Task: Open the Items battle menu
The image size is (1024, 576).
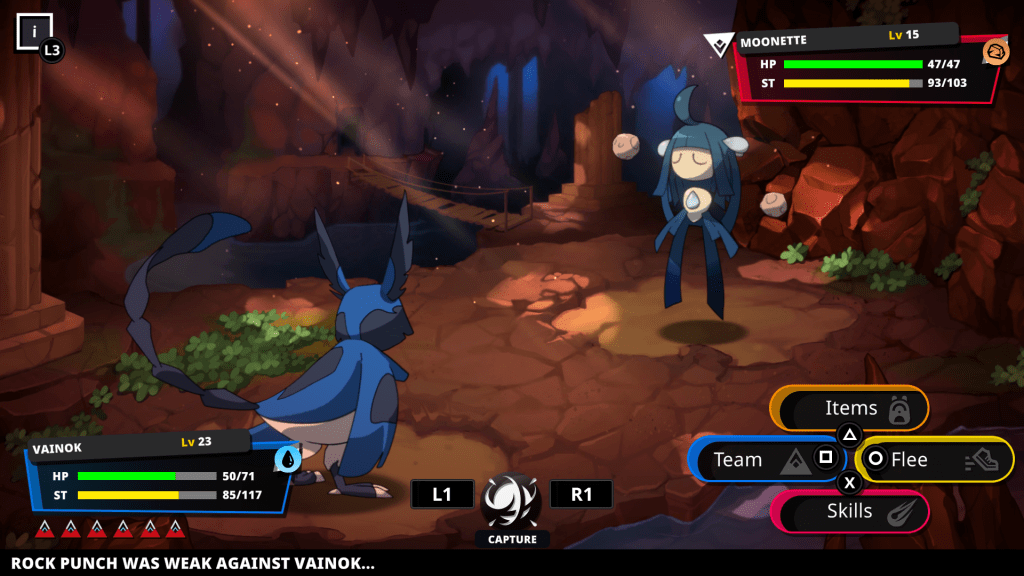Action: click(851, 408)
